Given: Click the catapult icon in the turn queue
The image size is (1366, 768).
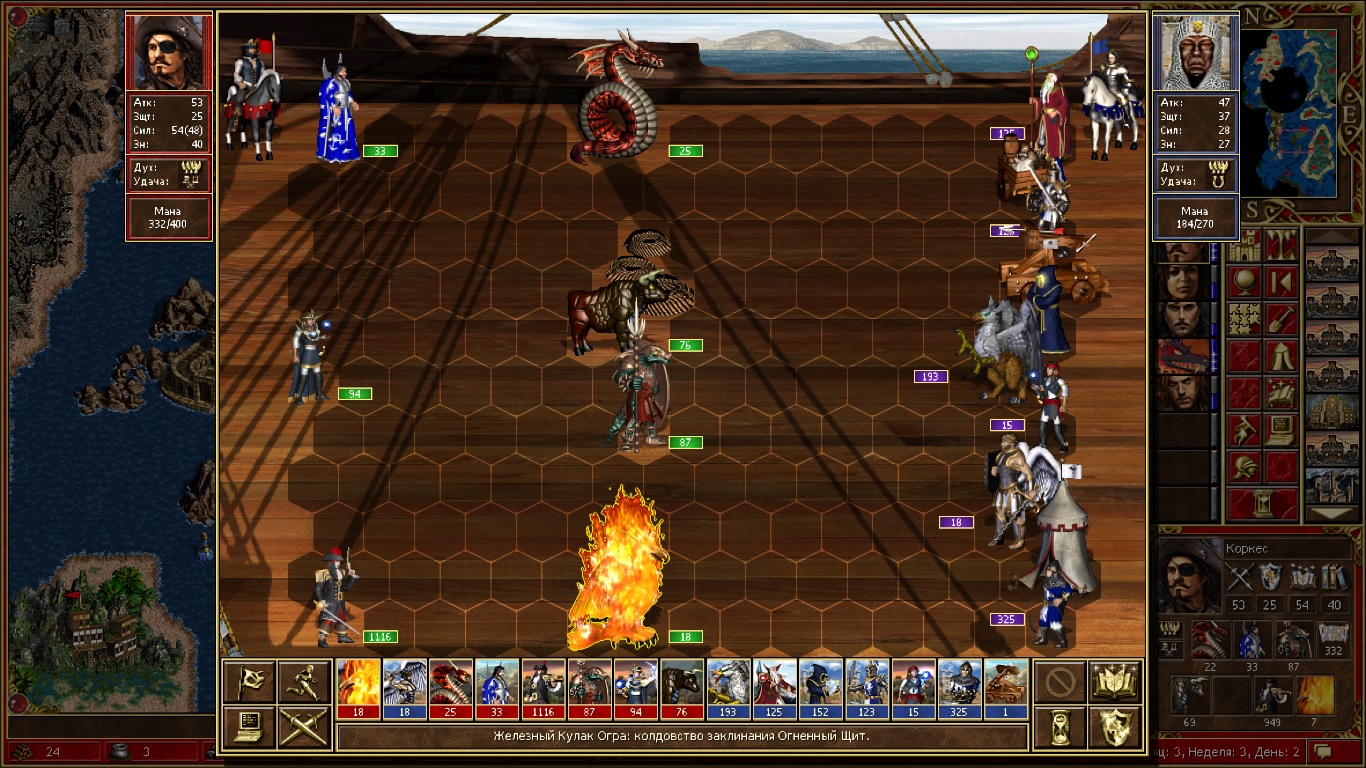Looking at the screenshot, I should tap(1006, 688).
